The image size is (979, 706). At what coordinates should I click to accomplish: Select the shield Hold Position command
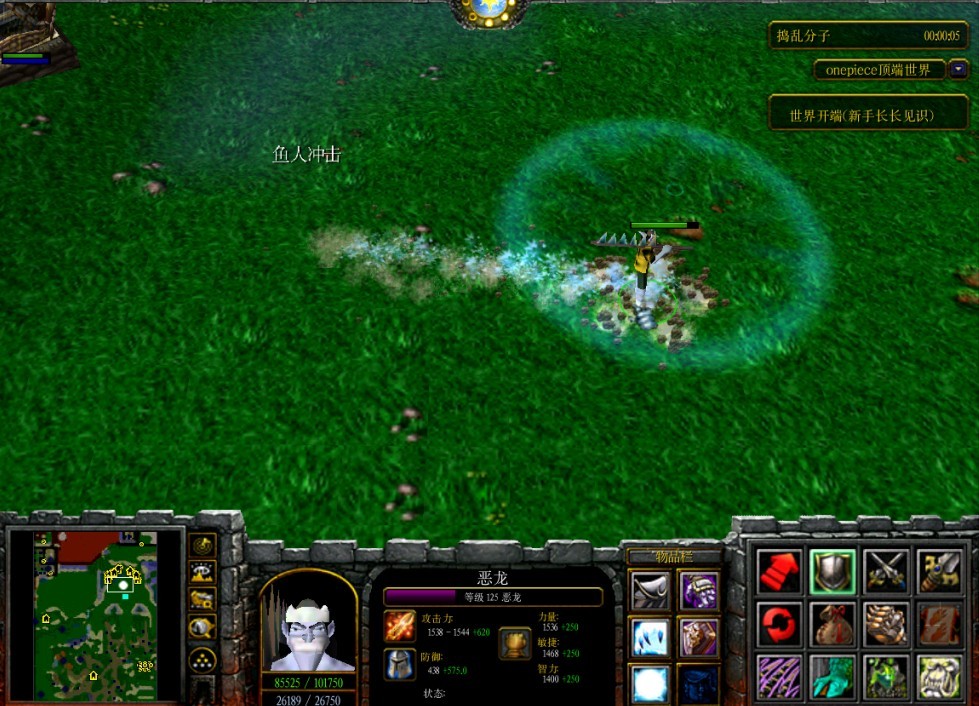(x=832, y=571)
